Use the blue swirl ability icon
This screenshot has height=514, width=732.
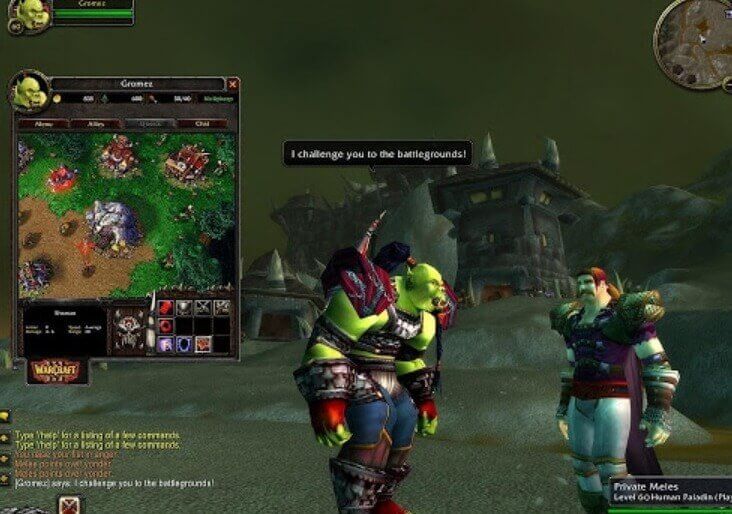(184, 344)
